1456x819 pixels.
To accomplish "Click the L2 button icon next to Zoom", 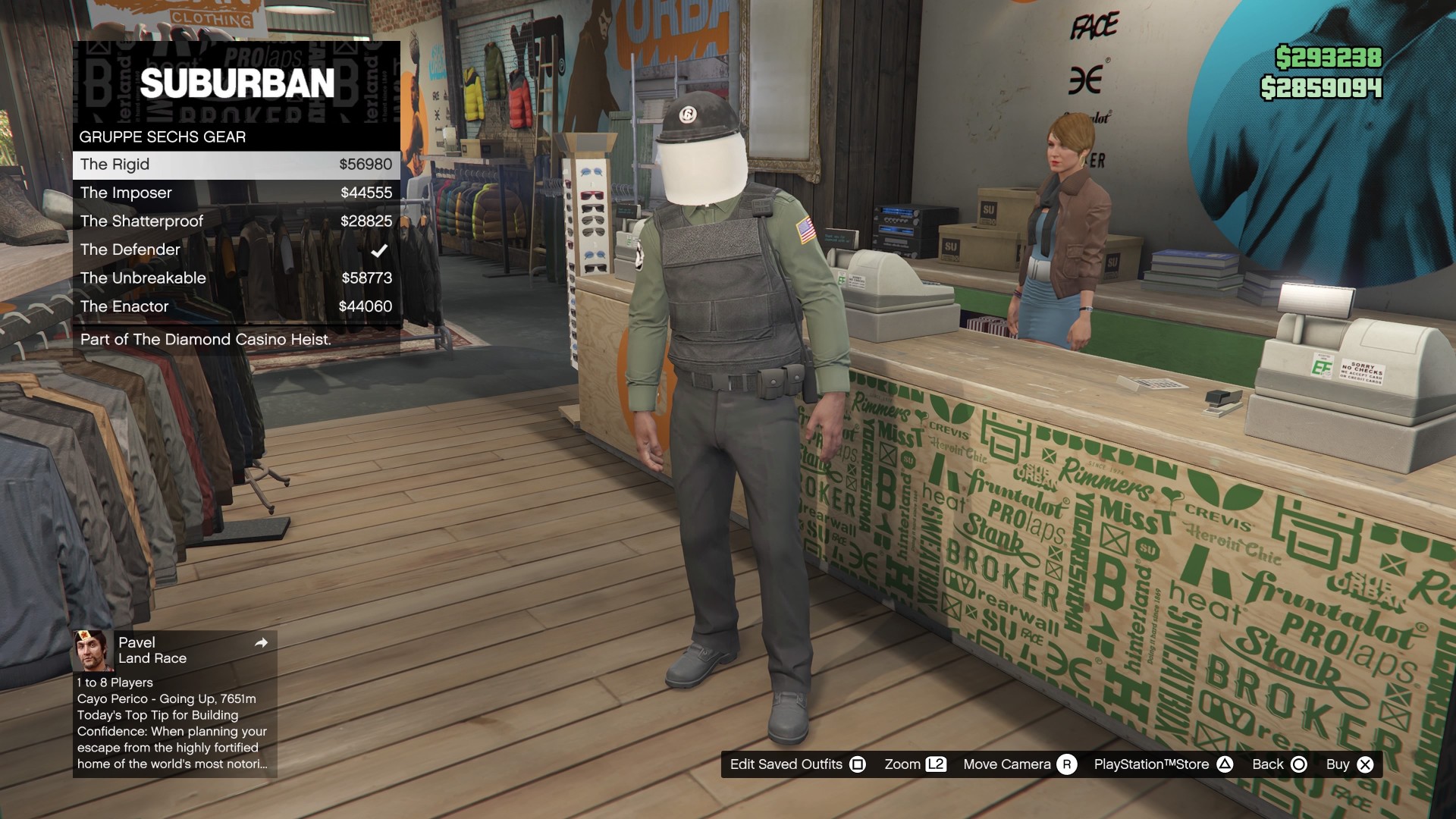I will 937,764.
